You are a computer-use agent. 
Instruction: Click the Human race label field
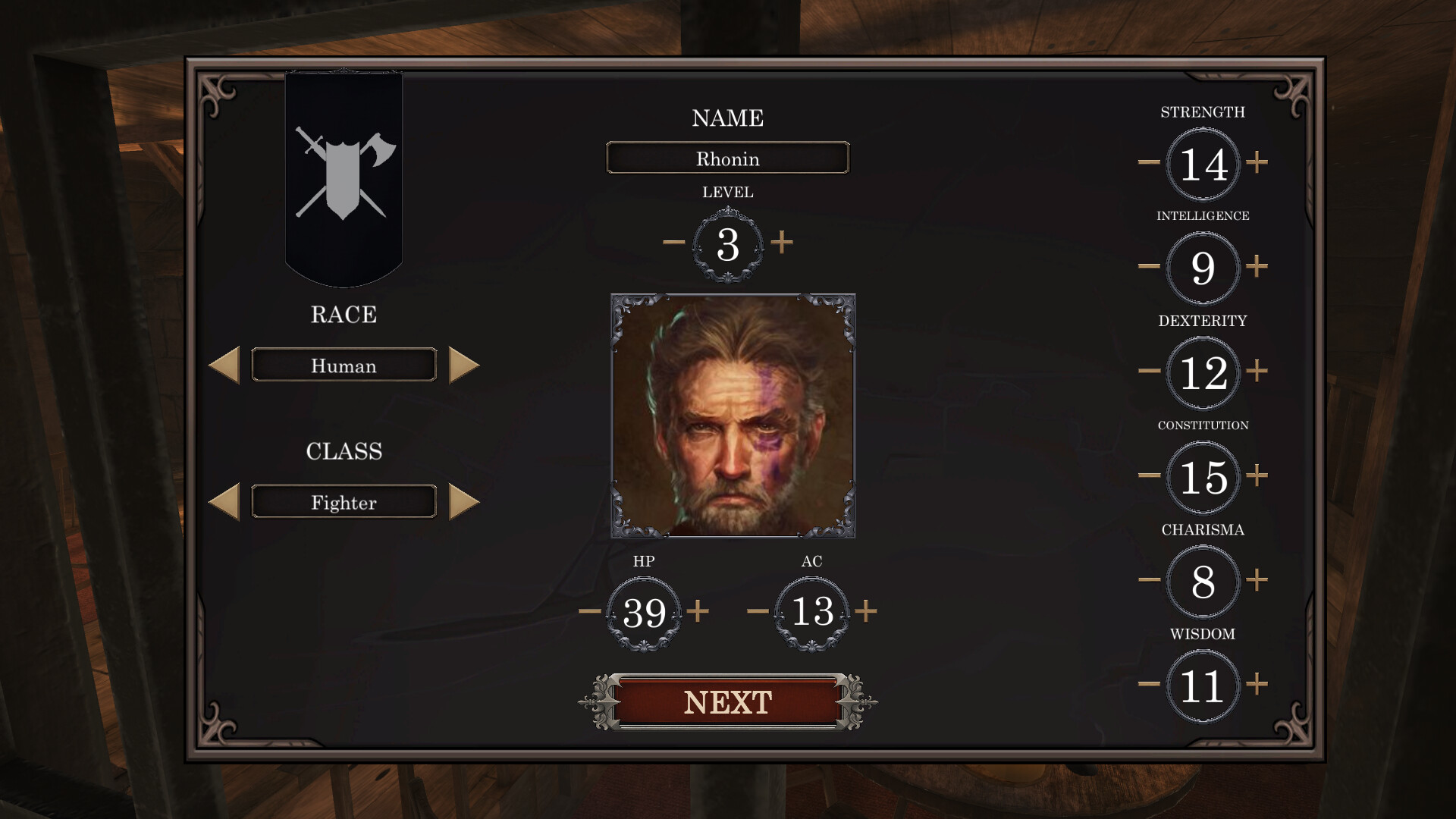coord(343,365)
